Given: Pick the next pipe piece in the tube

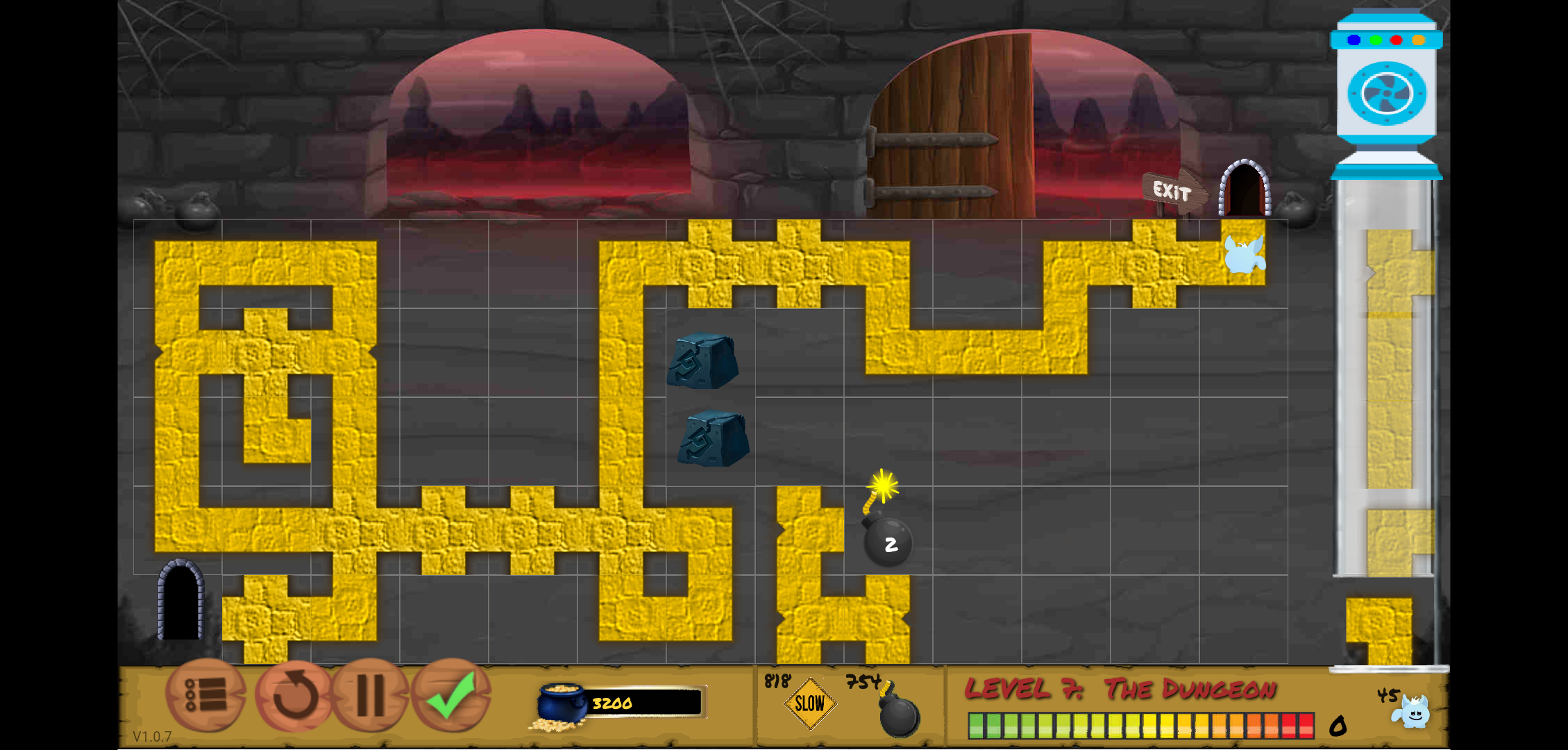Looking at the screenshot, I should click(1379, 628).
